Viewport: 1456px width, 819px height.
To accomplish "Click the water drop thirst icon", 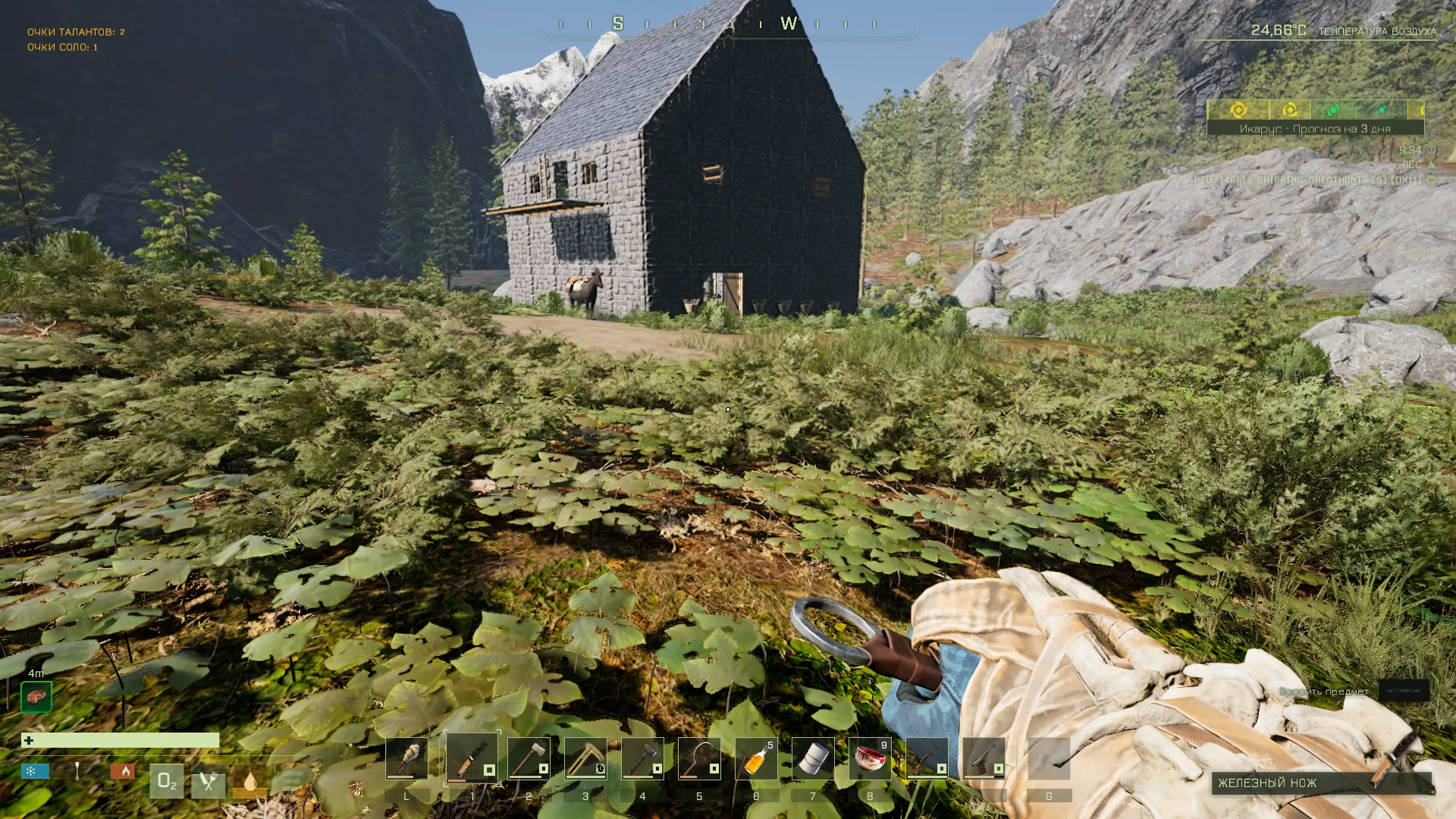I will tap(250, 782).
